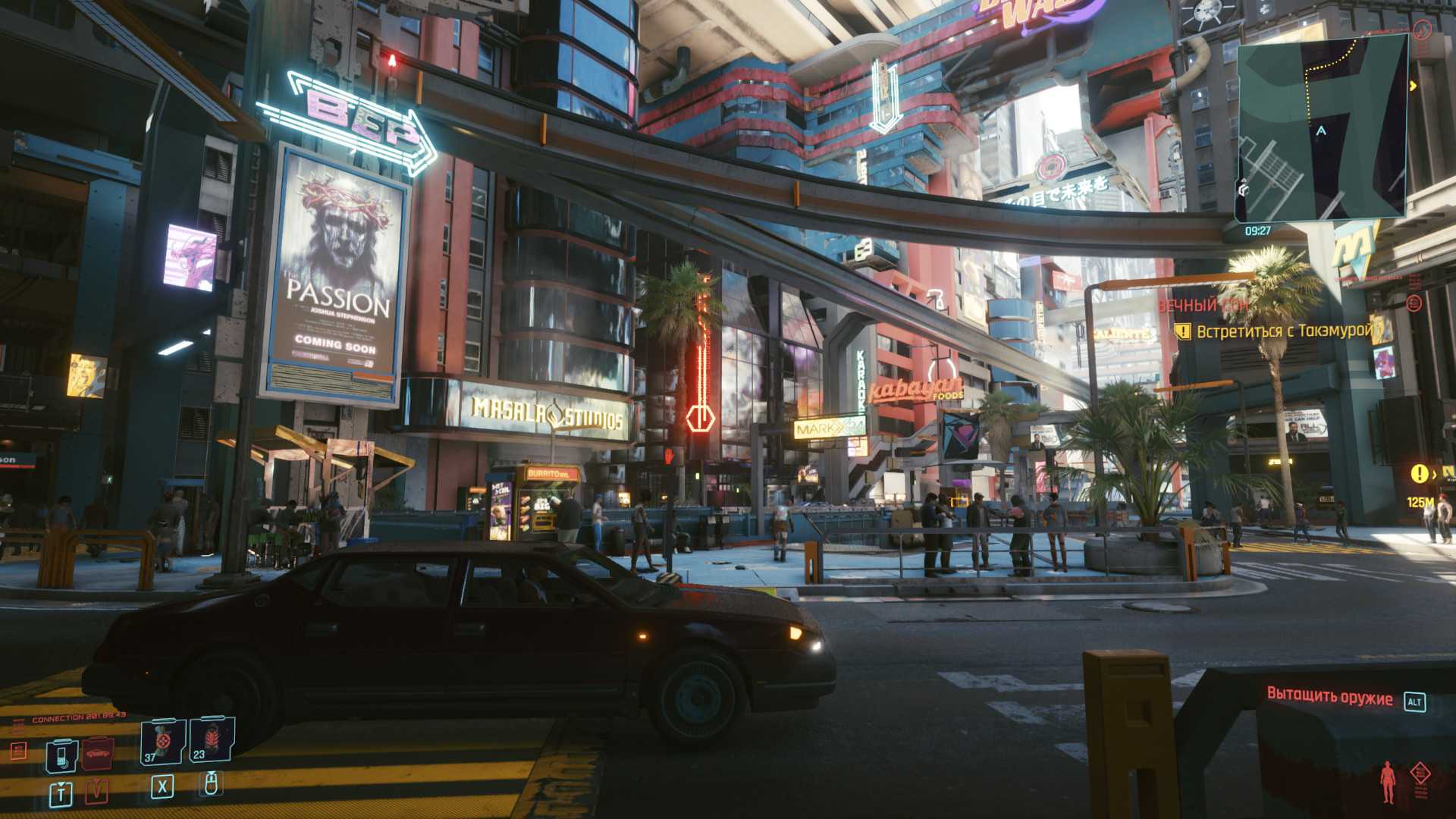Select the phone icon slot
The width and height of the screenshot is (1456, 819).
pos(61,755)
